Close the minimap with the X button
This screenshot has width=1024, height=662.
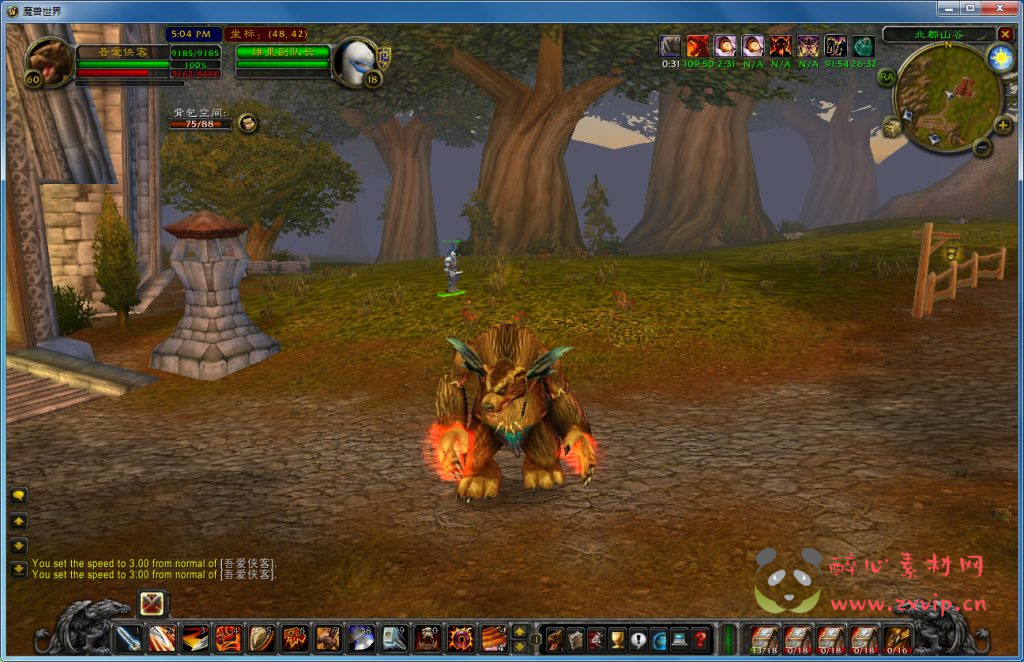tap(1005, 34)
